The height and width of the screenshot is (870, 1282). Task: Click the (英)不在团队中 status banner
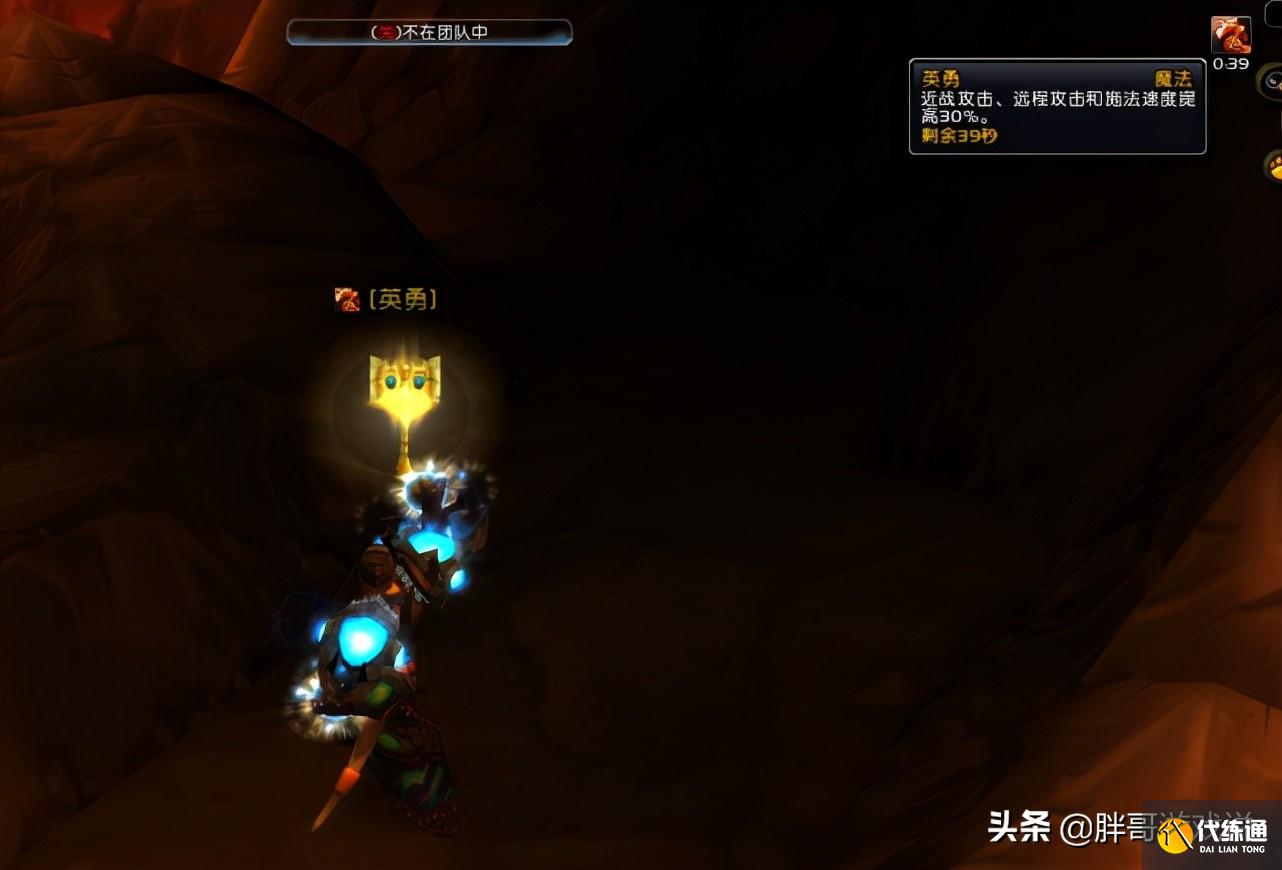[x=429, y=31]
